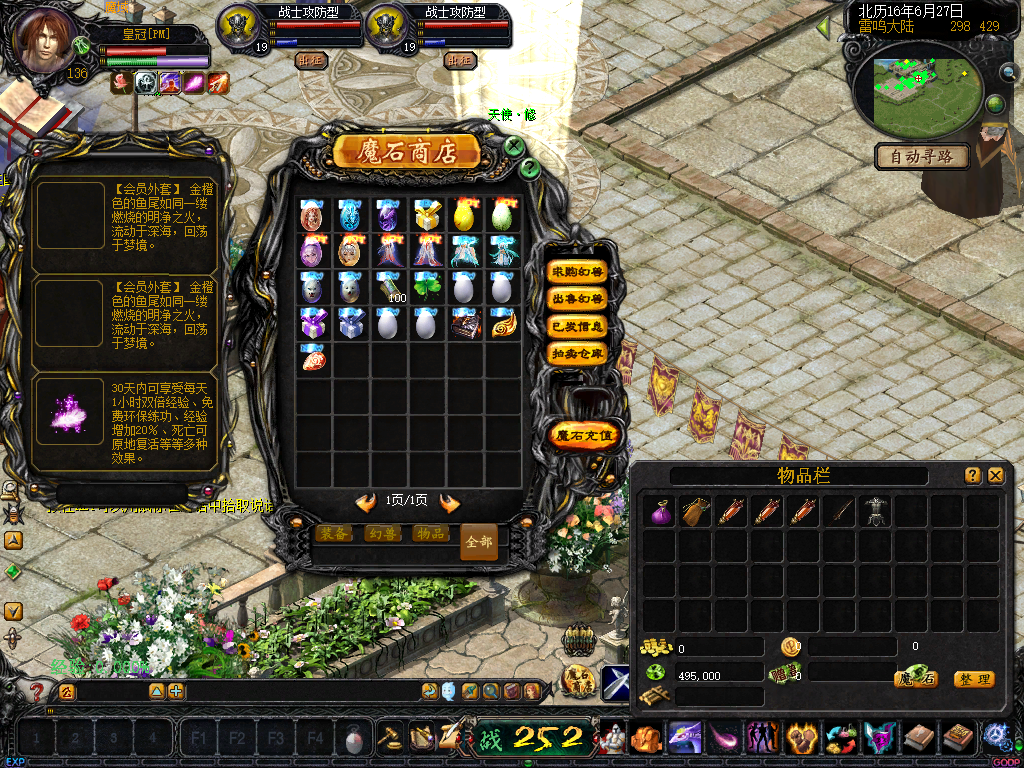1024x768 pixels.
Task: Close the 魔石商店 shop window
Action: (x=514, y=146)
